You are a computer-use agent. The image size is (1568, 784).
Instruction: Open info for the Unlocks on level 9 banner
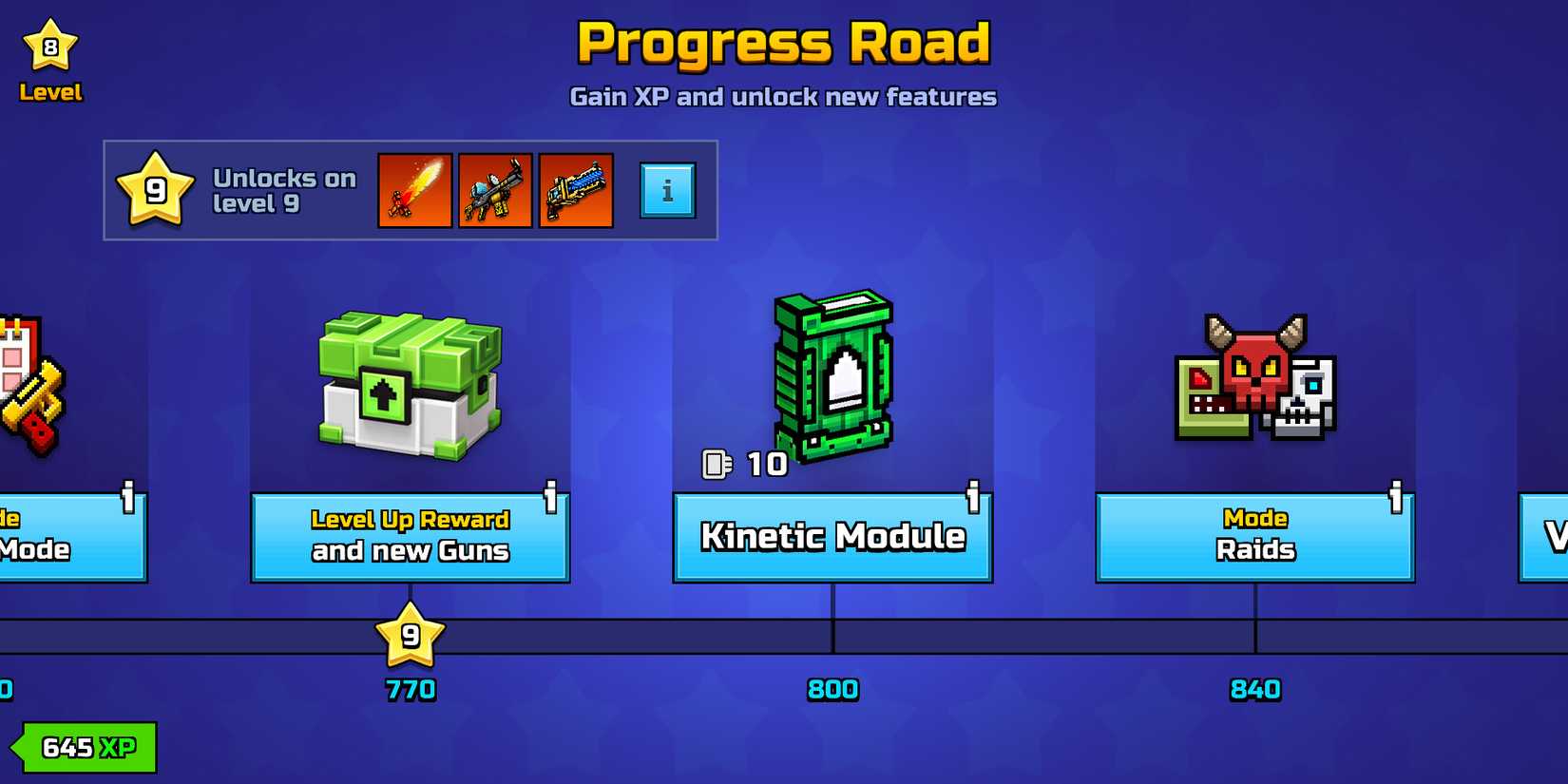pos(668,189)
